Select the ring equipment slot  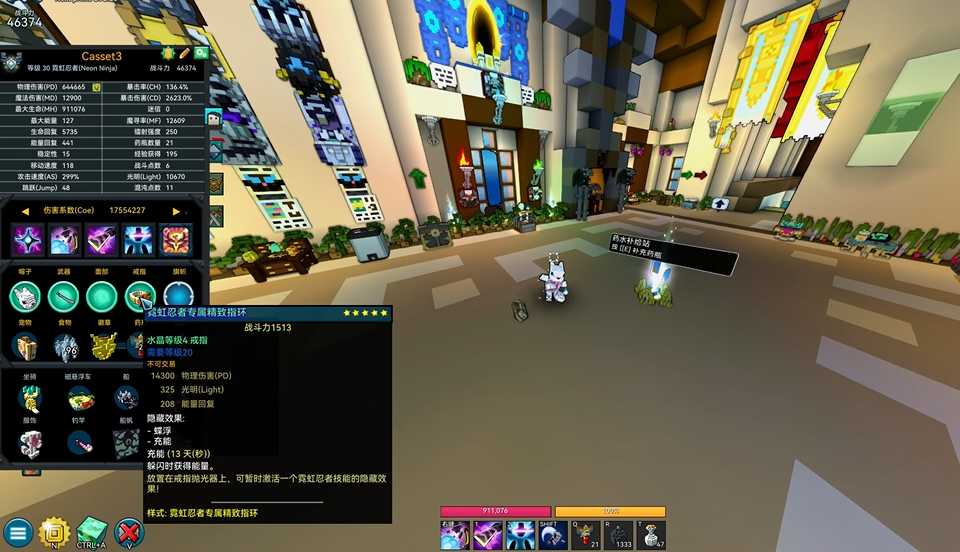139,297
